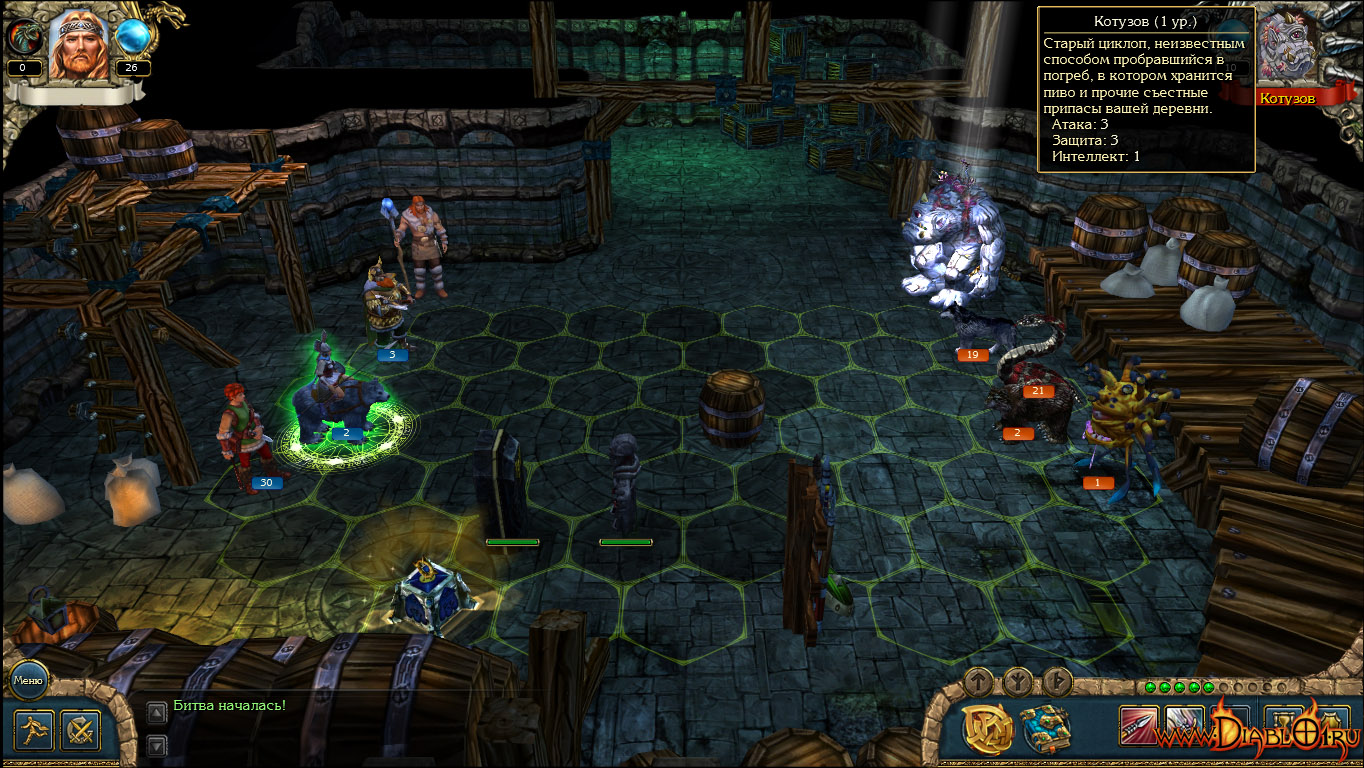Viewport: 1364px width, 768px height.
Task: Click the blue mana orb
Action: (132, 38)
